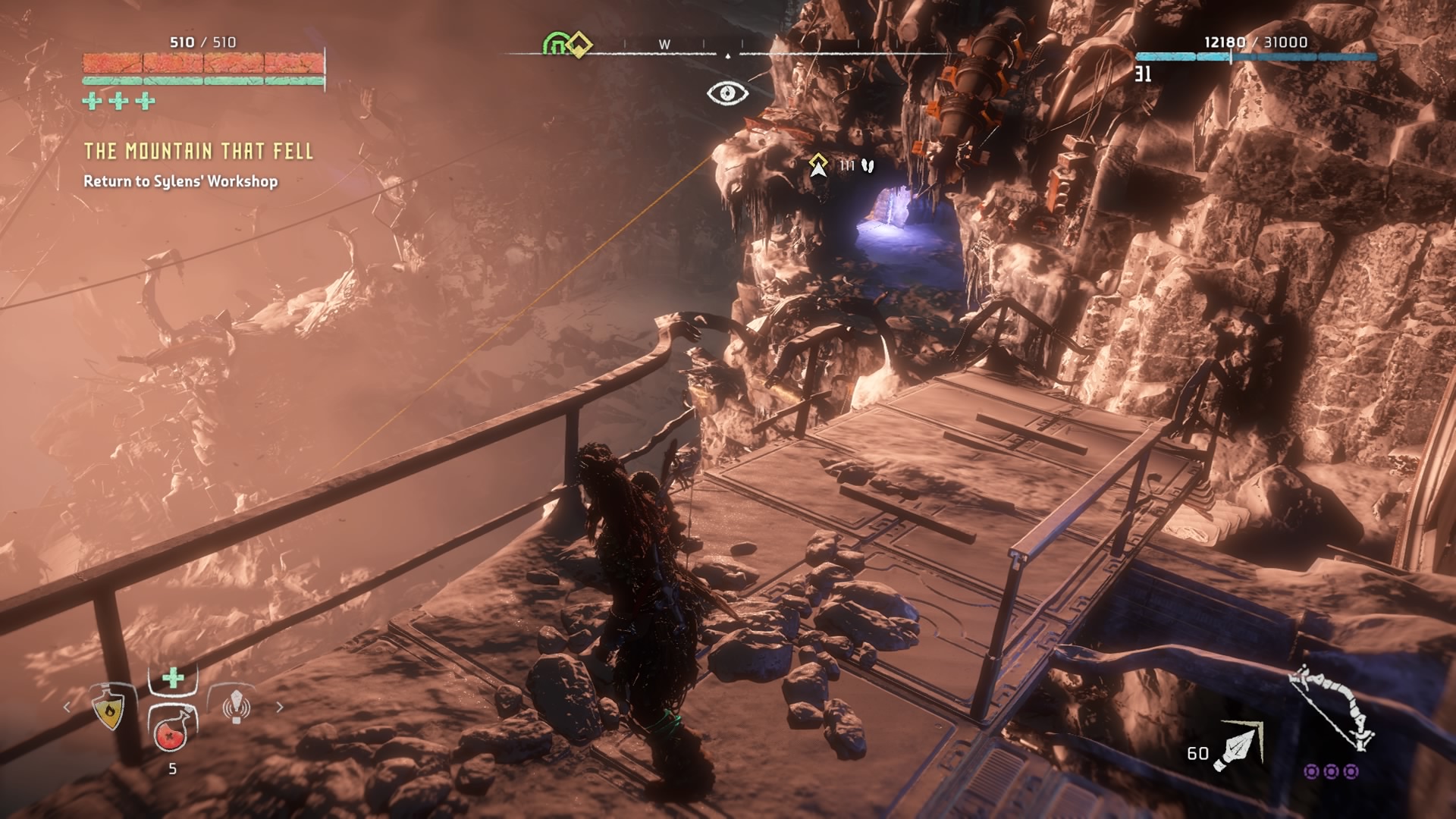
Task: Use the green medicine pouch cross
Action: (x=173, y=677)
